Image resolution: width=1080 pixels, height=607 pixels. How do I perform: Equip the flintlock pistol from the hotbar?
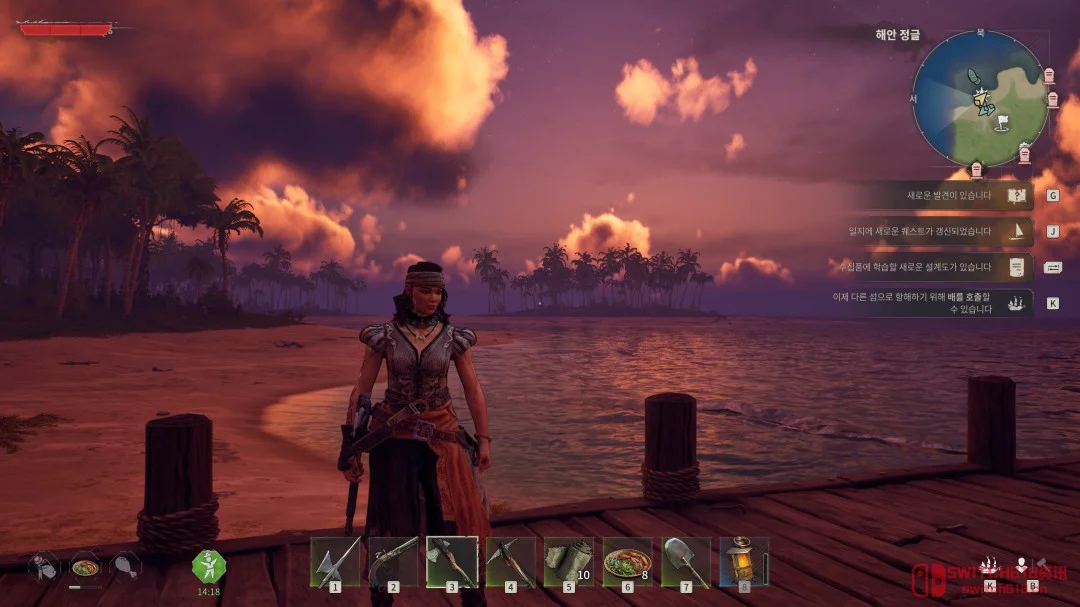coord(393,562)
